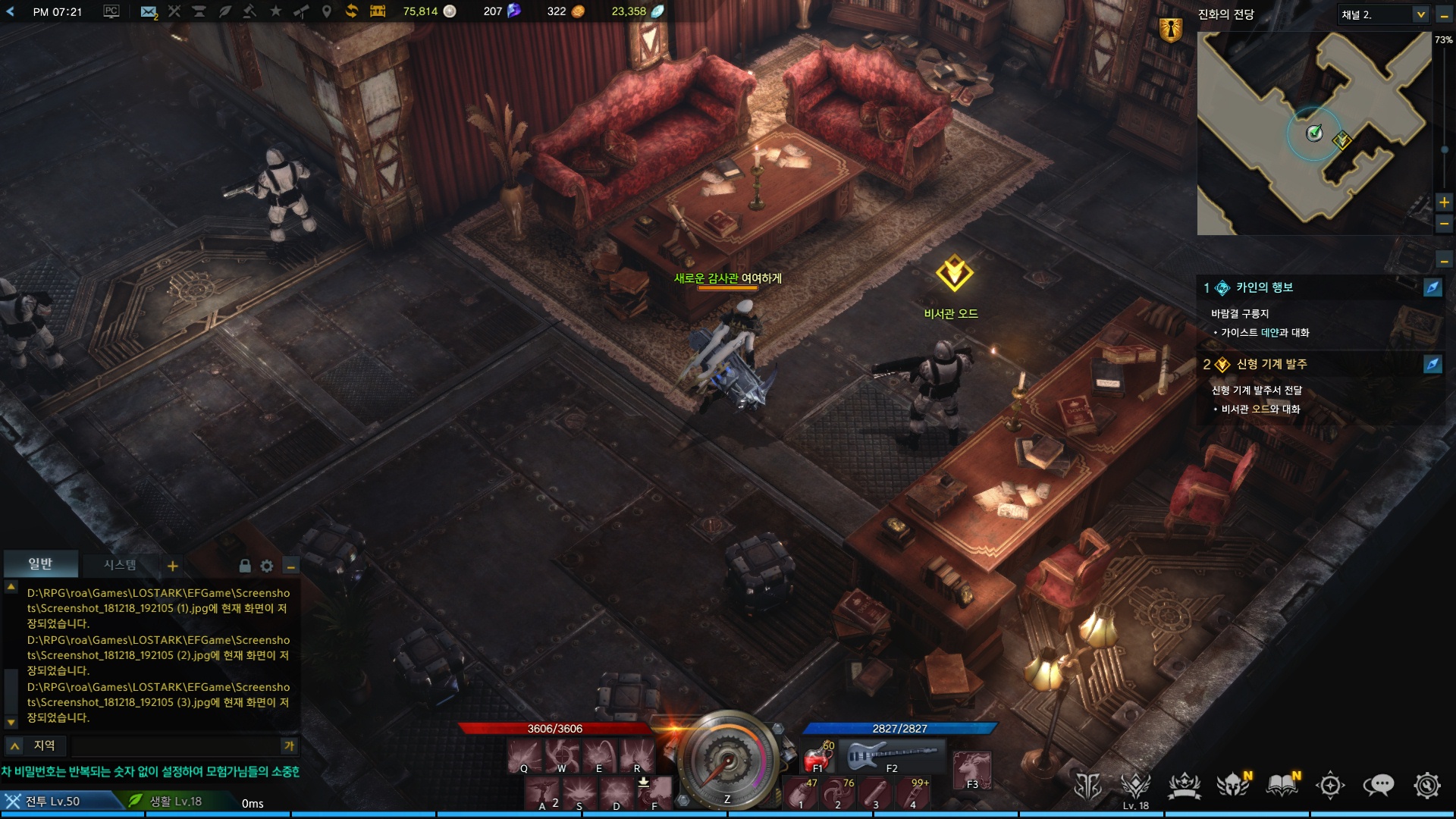Viewport: 1456px width, 819px height.
Task: Click the minimap of 진화의 전당
Action: [x=1313, y=133]
